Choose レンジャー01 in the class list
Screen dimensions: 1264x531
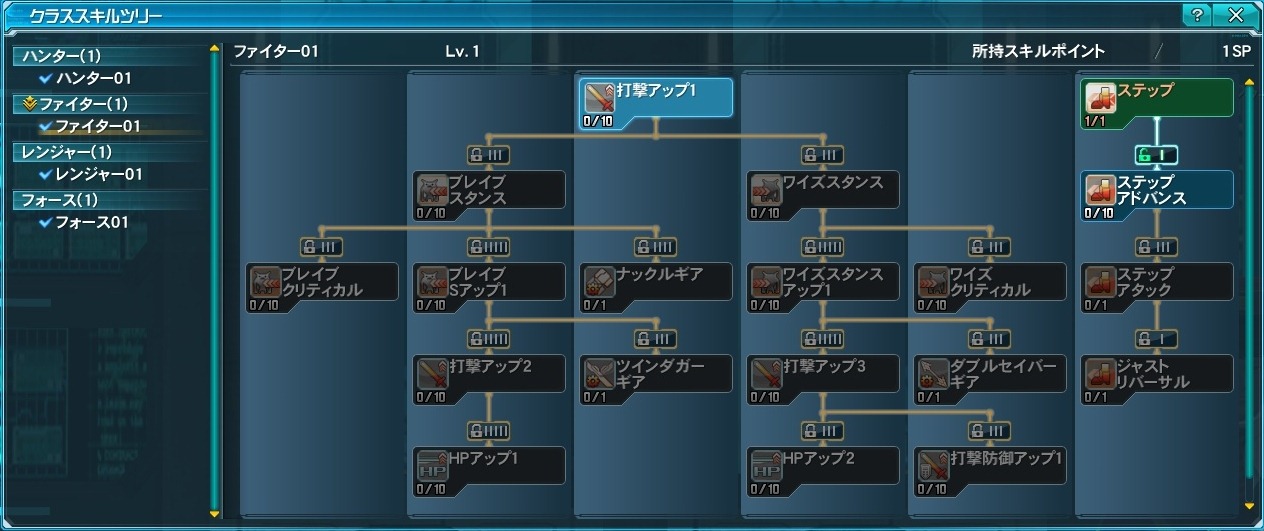click(x=99, y=174)
